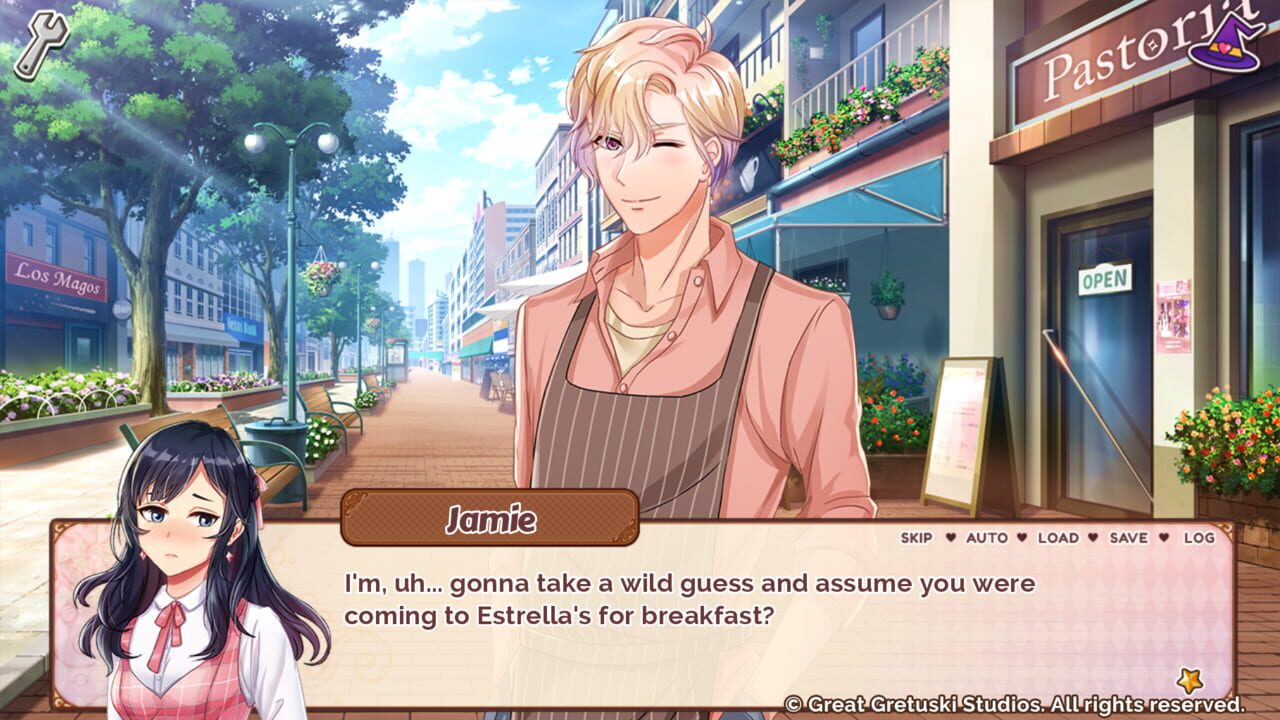View message history with LOG

(x=1199, y=537)
